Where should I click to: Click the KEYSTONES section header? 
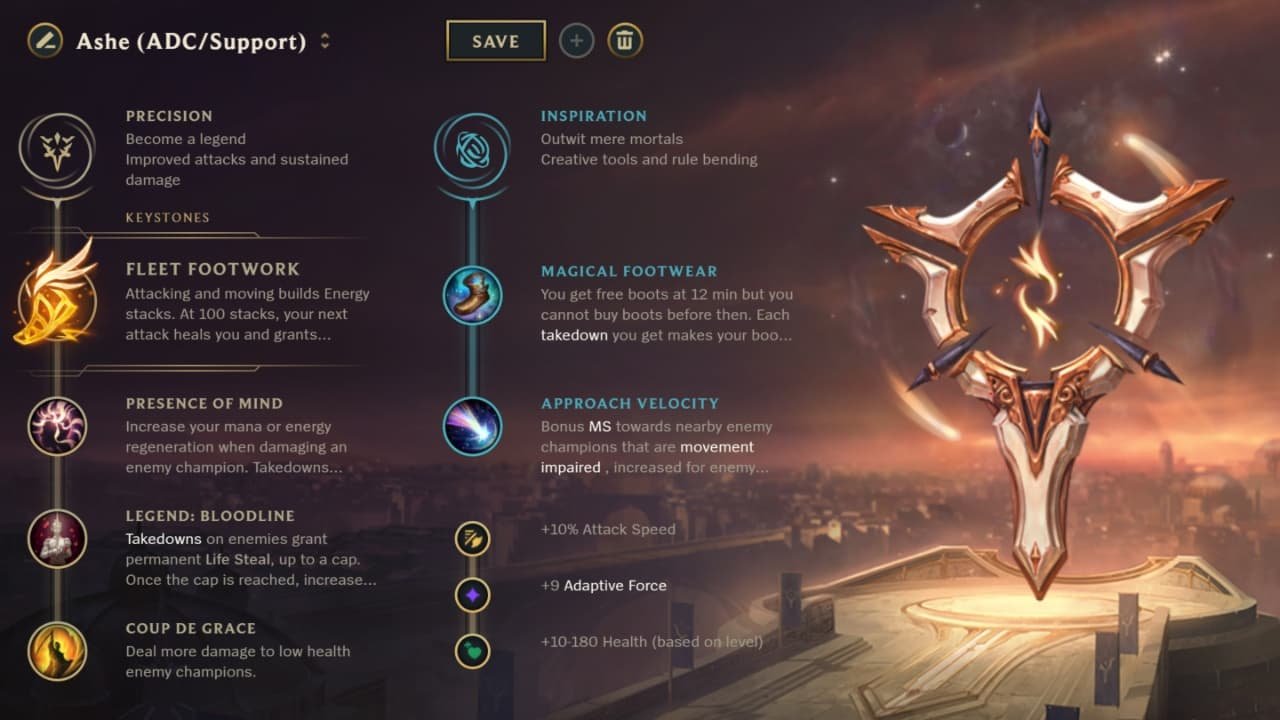pos(167,217)
